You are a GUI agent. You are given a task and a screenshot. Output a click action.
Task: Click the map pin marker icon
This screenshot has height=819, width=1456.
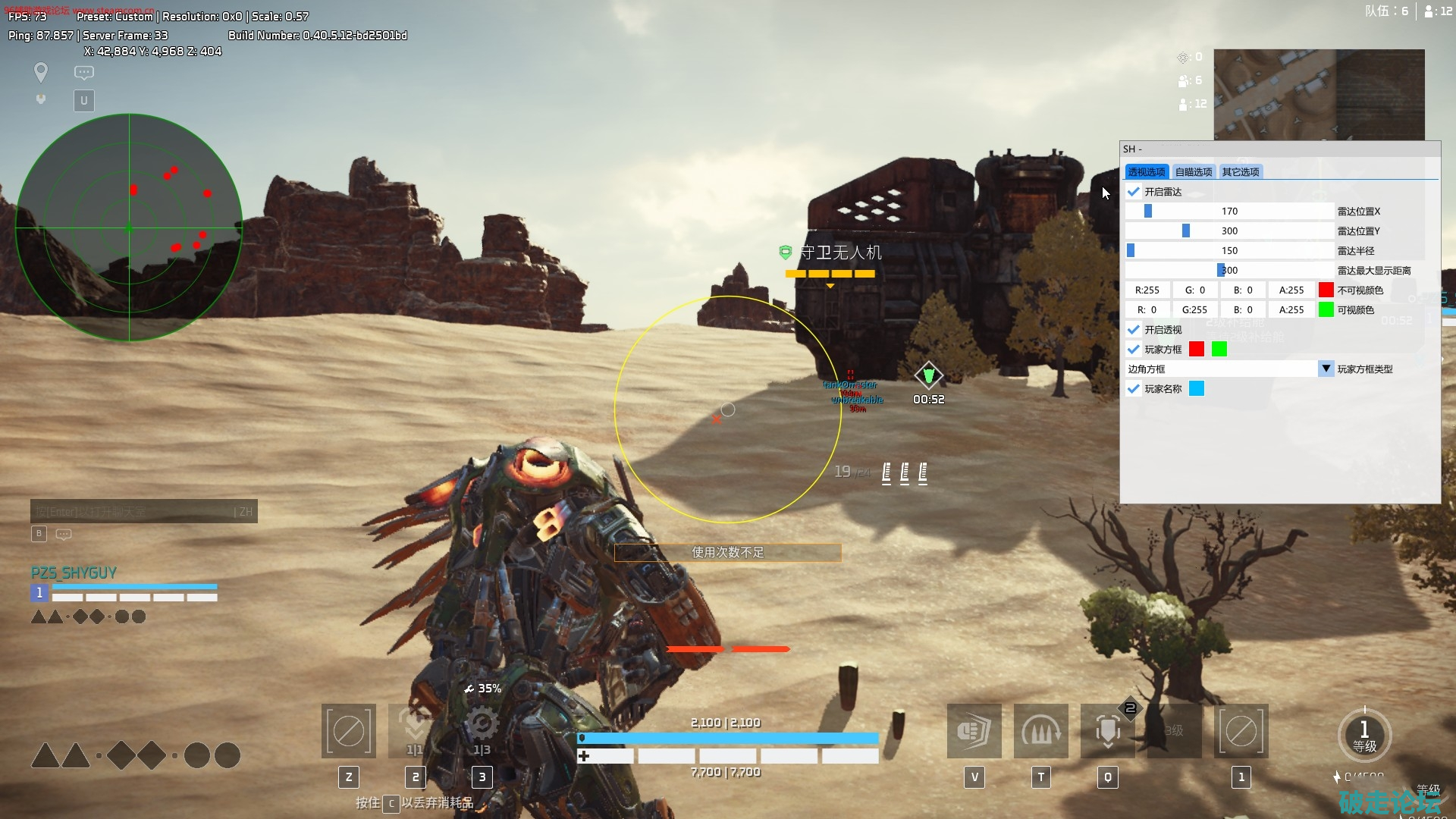tap(41, 72)
